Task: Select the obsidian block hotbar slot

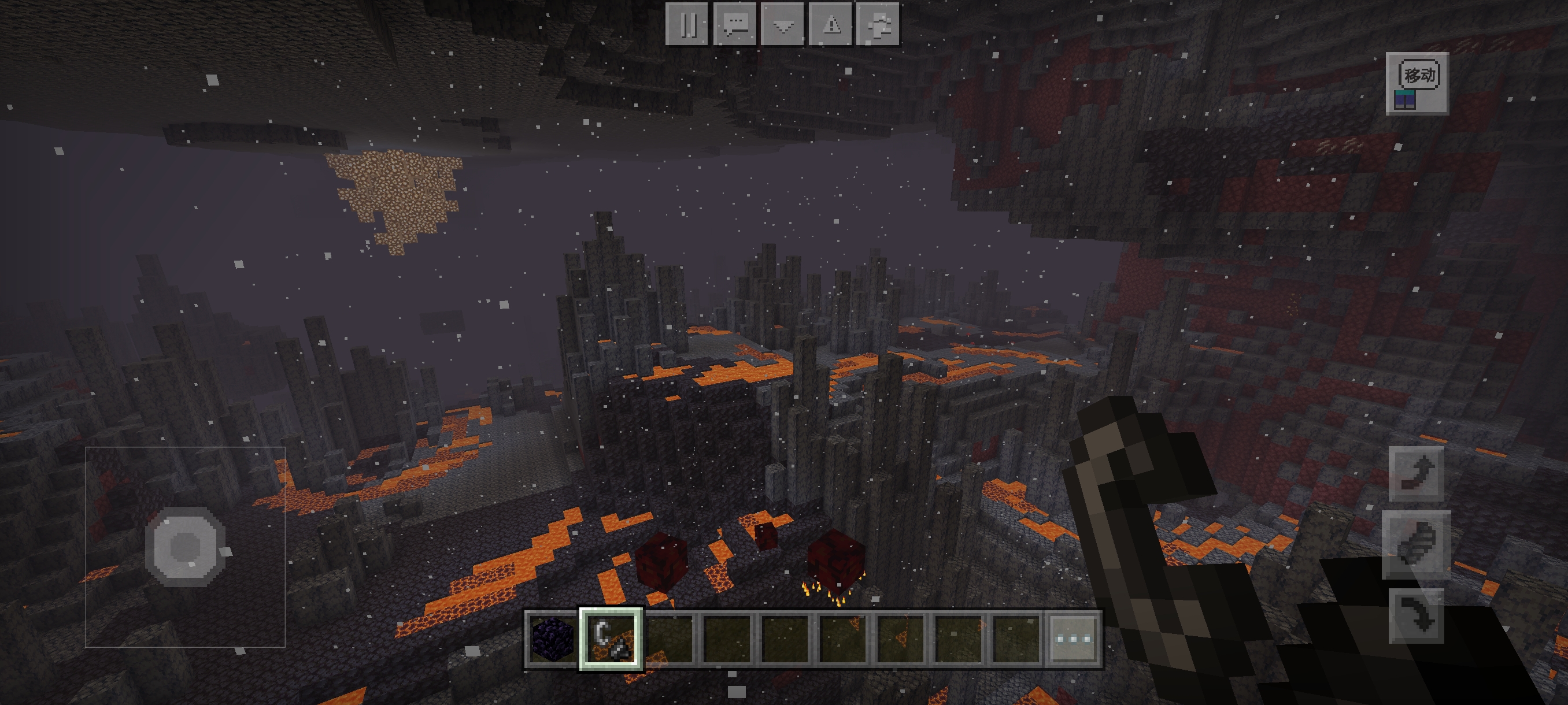Action: (x=552, y=639)
